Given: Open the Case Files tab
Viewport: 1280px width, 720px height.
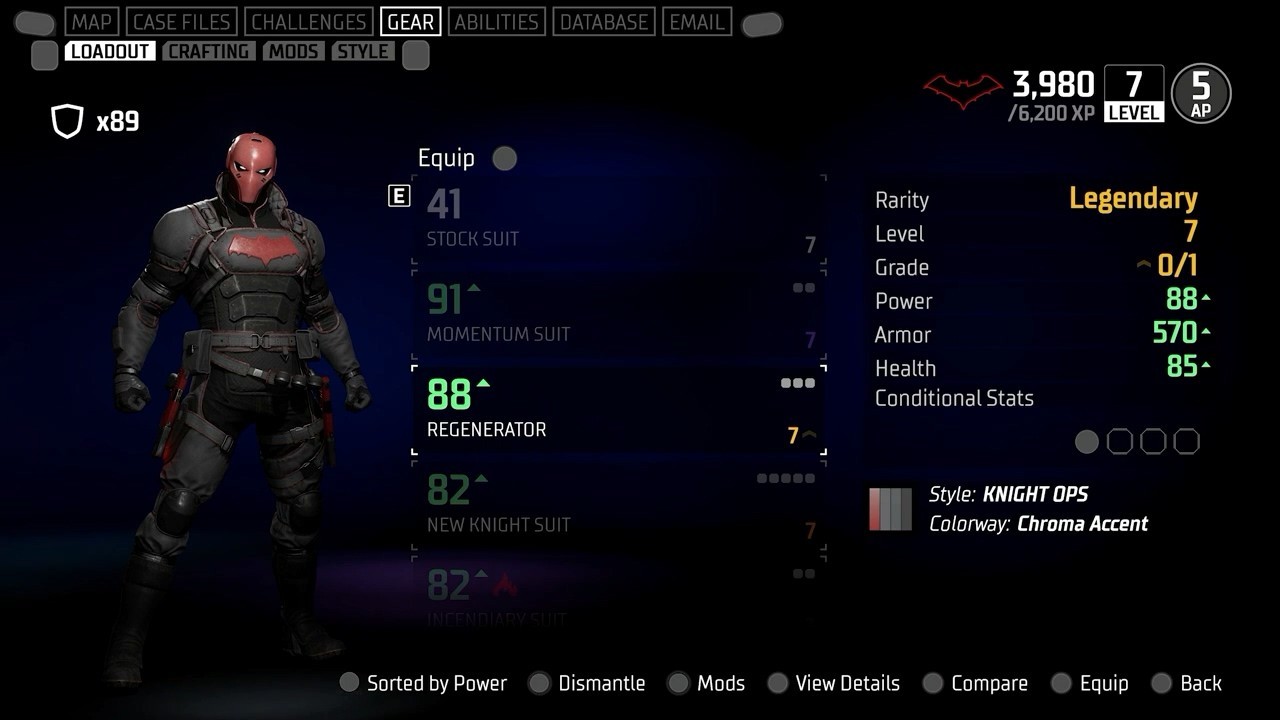Looking at the screenshot, I should (x=182, y=22).
